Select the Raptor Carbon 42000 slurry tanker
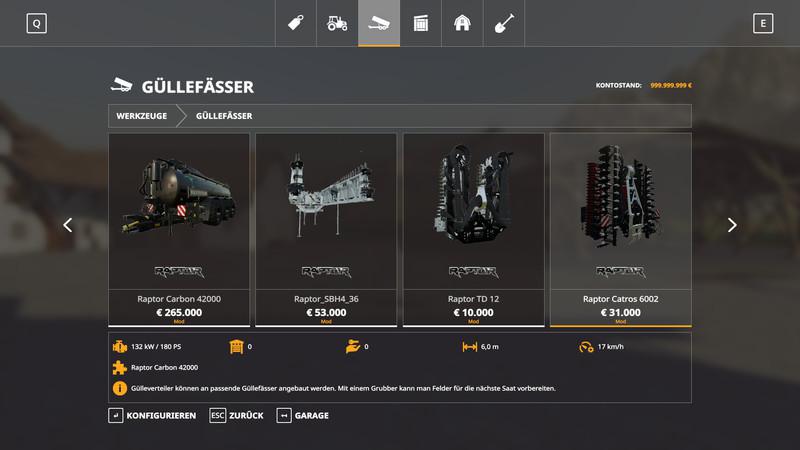Viewport: 800px width, 450px height. coord(178,229)
